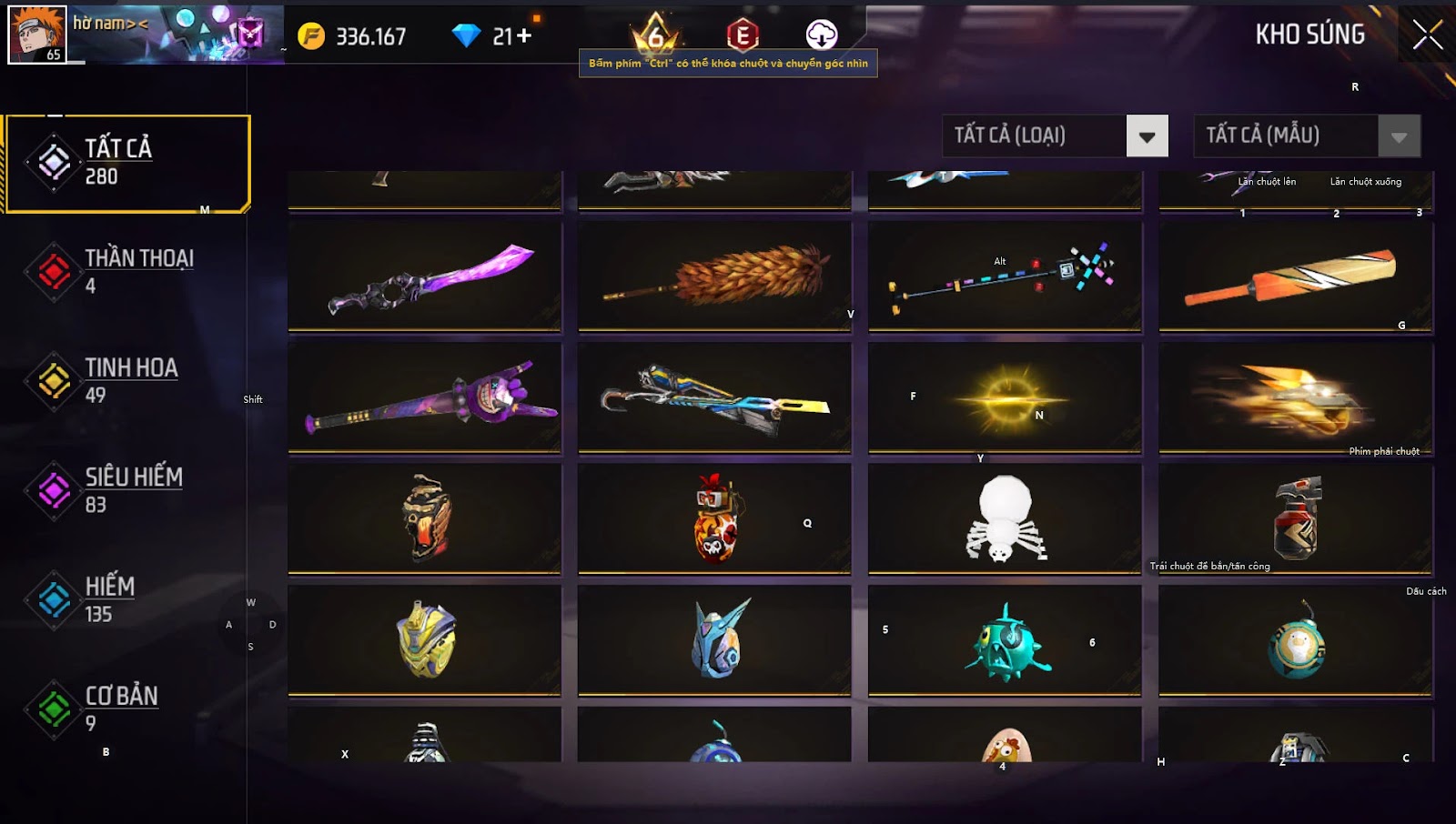Filter by the Hiếm rarity

pyautogui.click(x=126, y=599)
